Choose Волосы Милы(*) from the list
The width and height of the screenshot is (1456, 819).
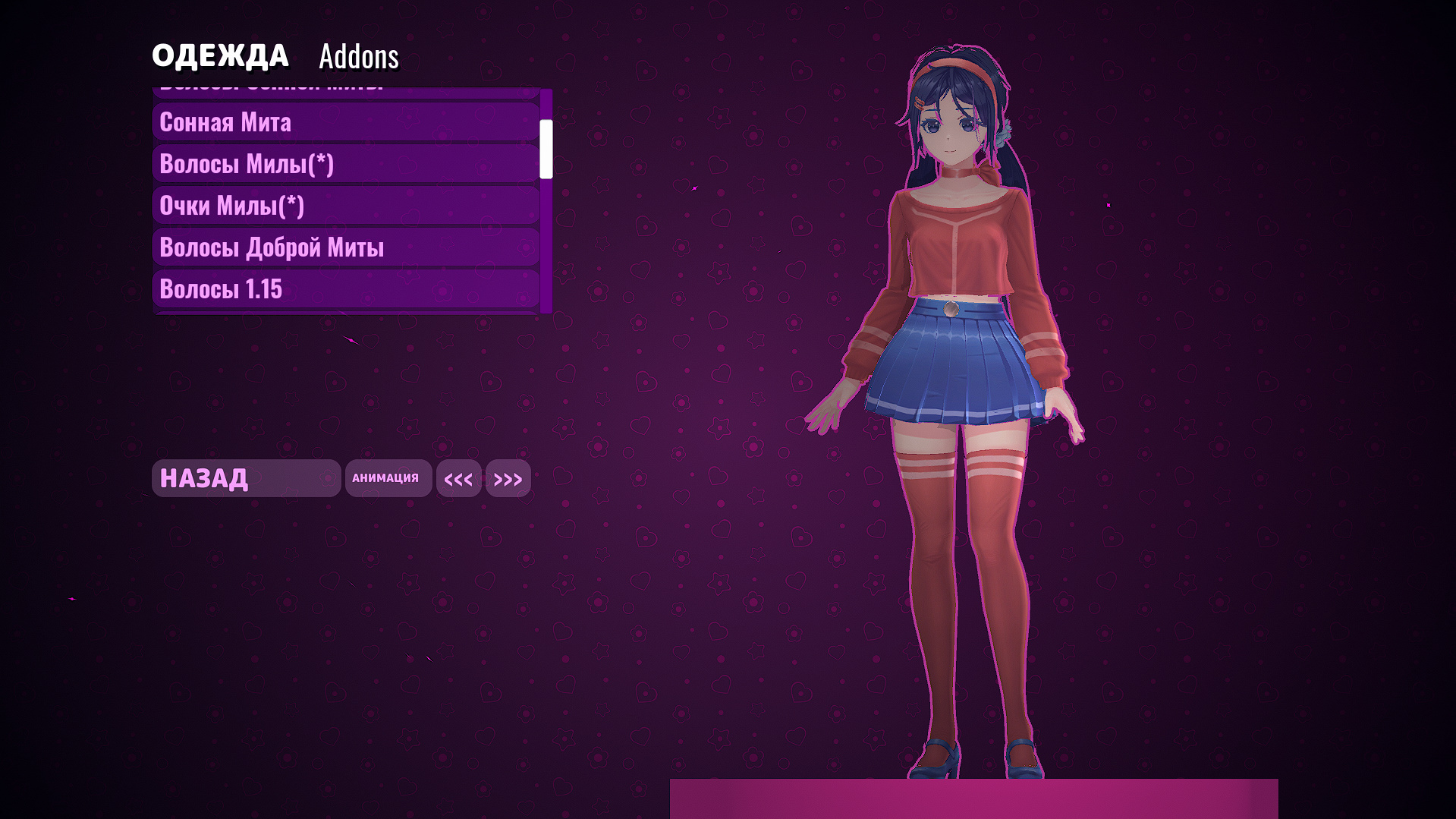345,164
